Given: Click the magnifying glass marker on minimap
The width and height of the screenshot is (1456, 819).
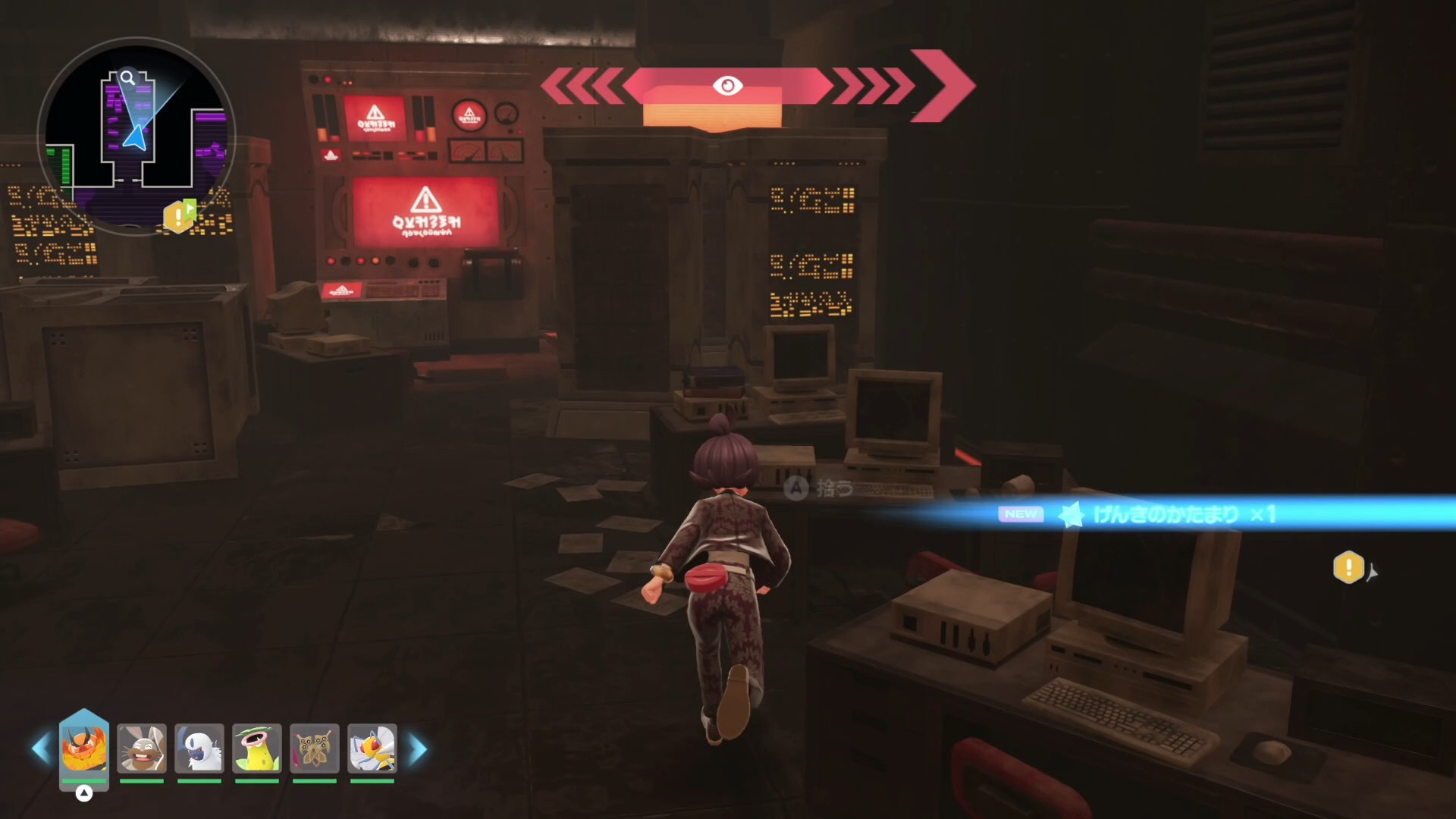Looking at the screenshot, I should 128,77.
